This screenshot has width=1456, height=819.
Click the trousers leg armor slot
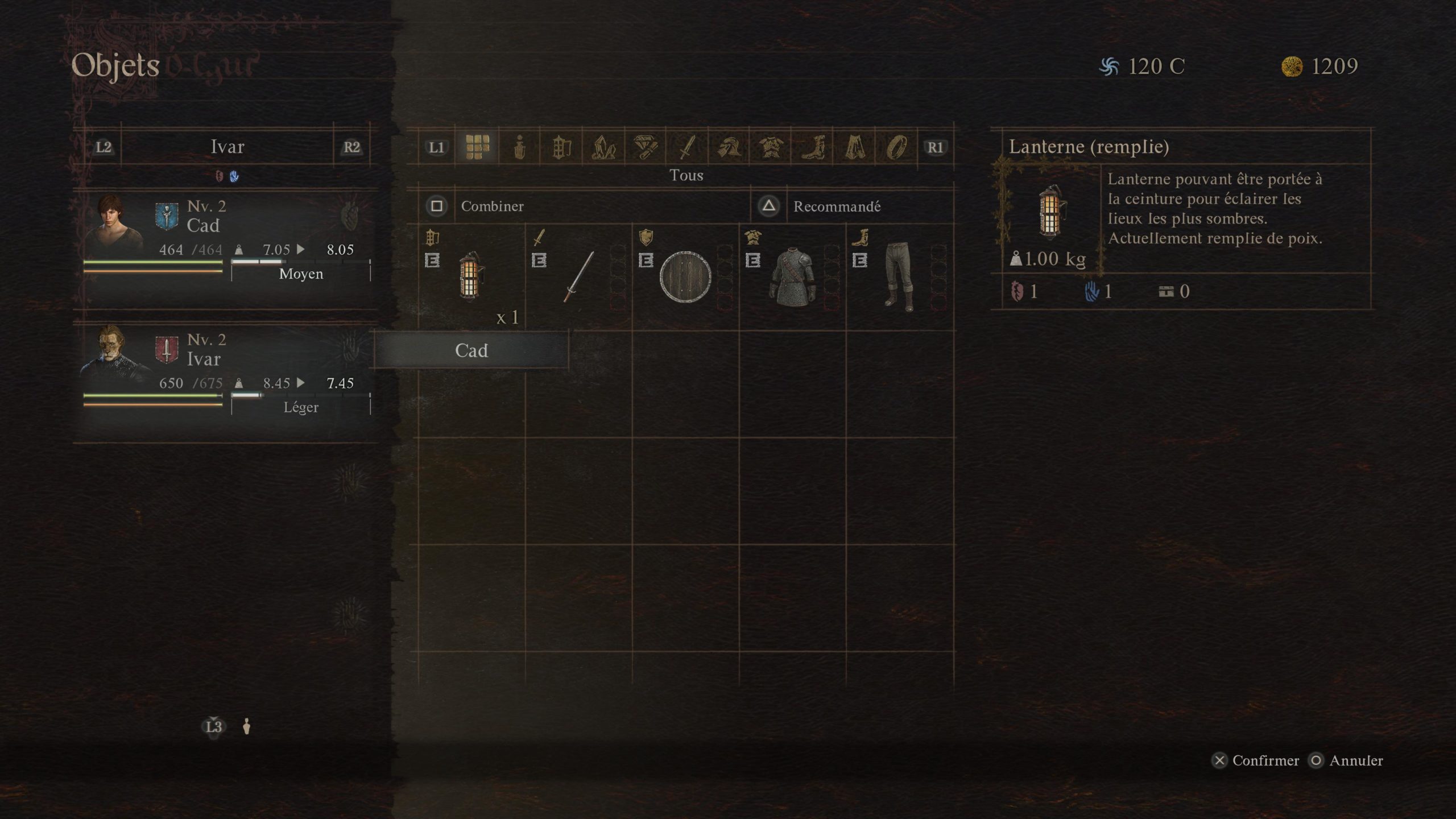pyautogui.click(x=899, y=277)
